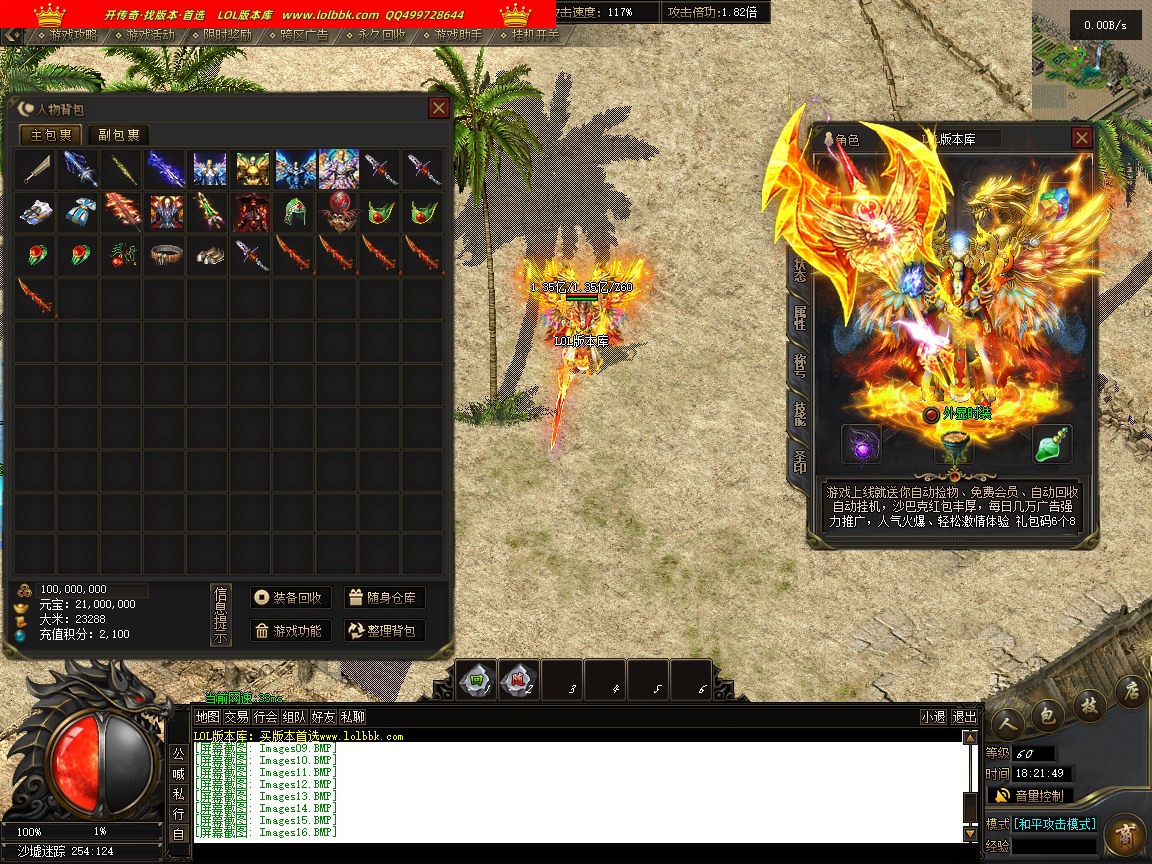Open the 行会 guild button
1152x864 pixels.
265,717
